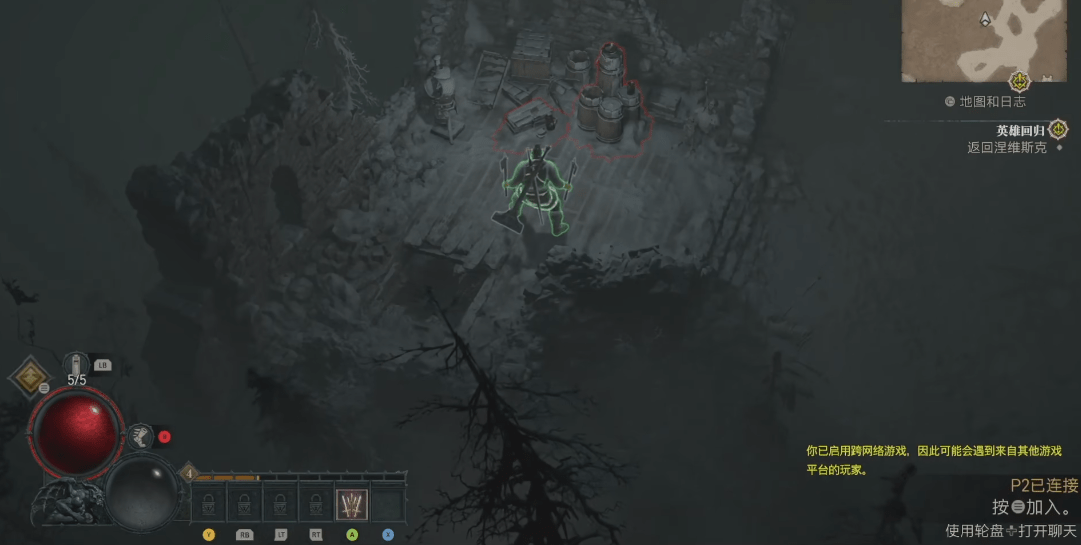
Task: Click the level 4 badge
Action: coord(188,473)
